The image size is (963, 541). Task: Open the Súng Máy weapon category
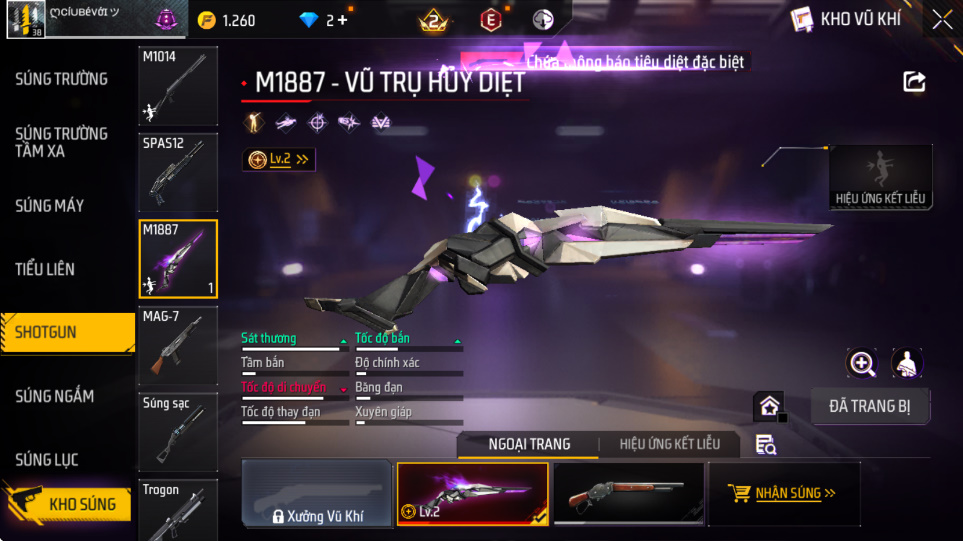pyautogui.click(x=50, y=206)
